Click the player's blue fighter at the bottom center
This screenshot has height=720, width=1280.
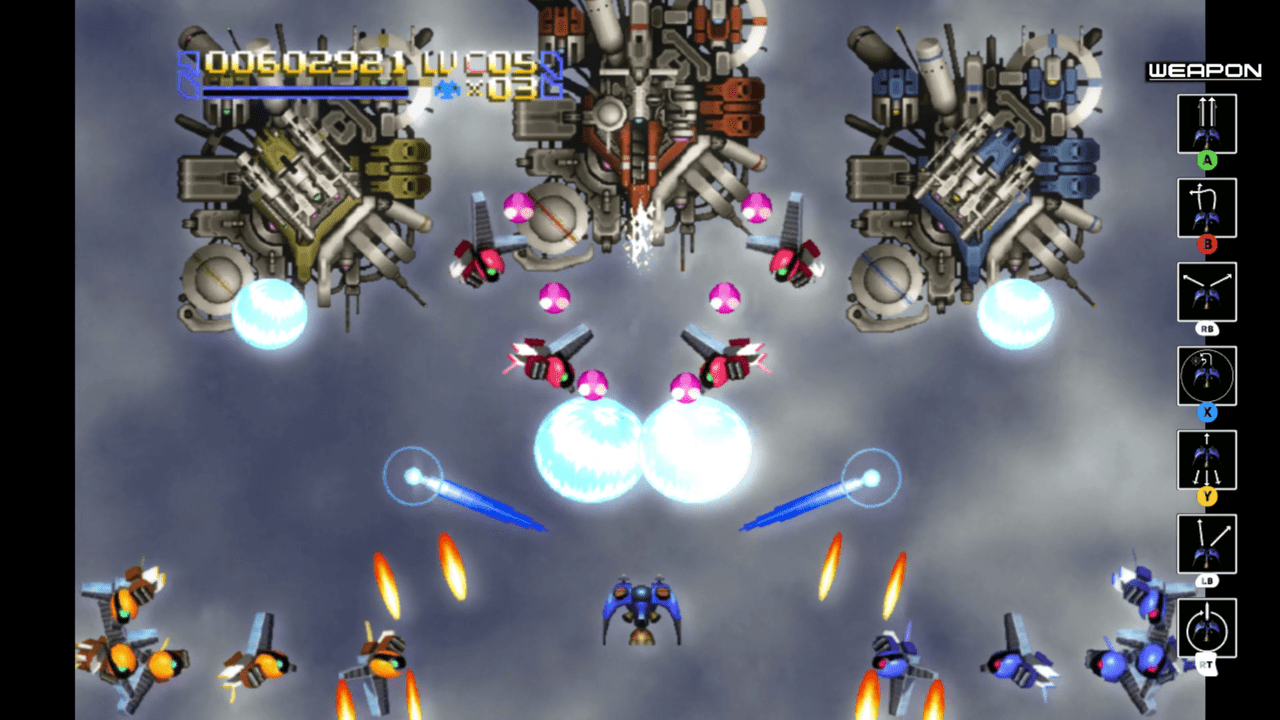coord(641,610)
